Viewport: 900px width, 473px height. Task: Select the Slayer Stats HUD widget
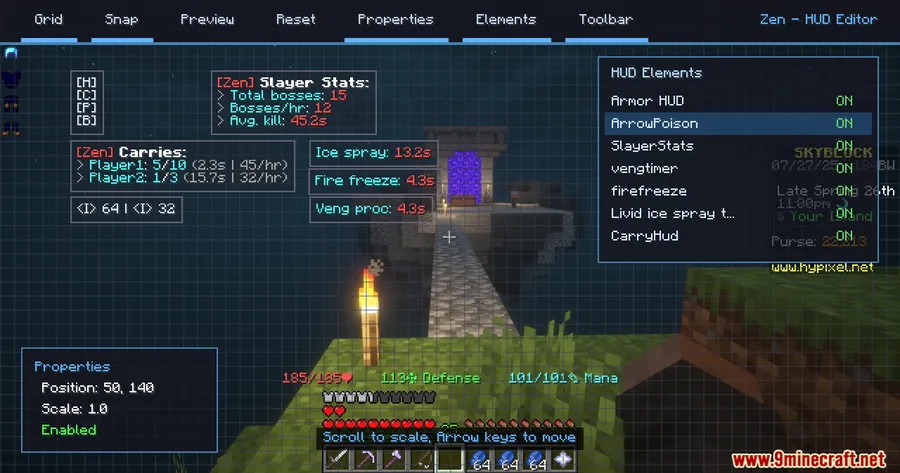[294, 102]
